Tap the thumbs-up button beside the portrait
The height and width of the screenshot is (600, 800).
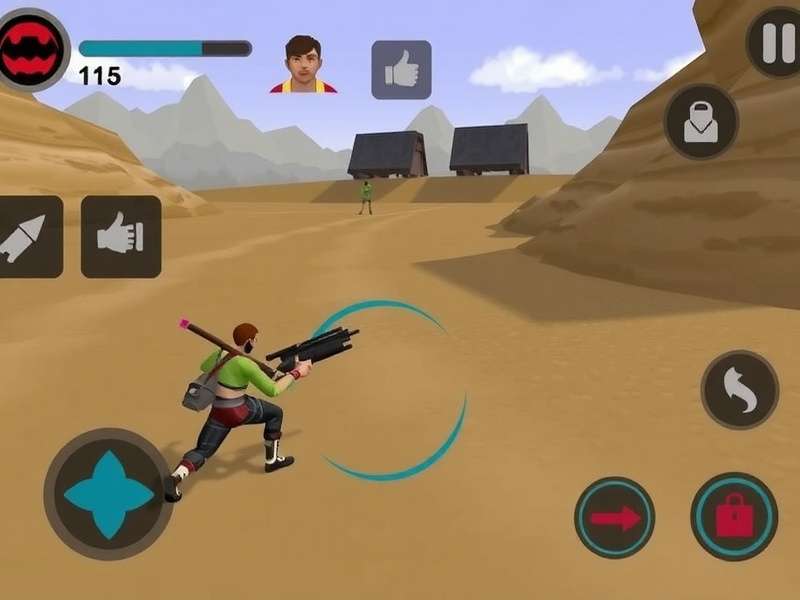click(401, 70)
